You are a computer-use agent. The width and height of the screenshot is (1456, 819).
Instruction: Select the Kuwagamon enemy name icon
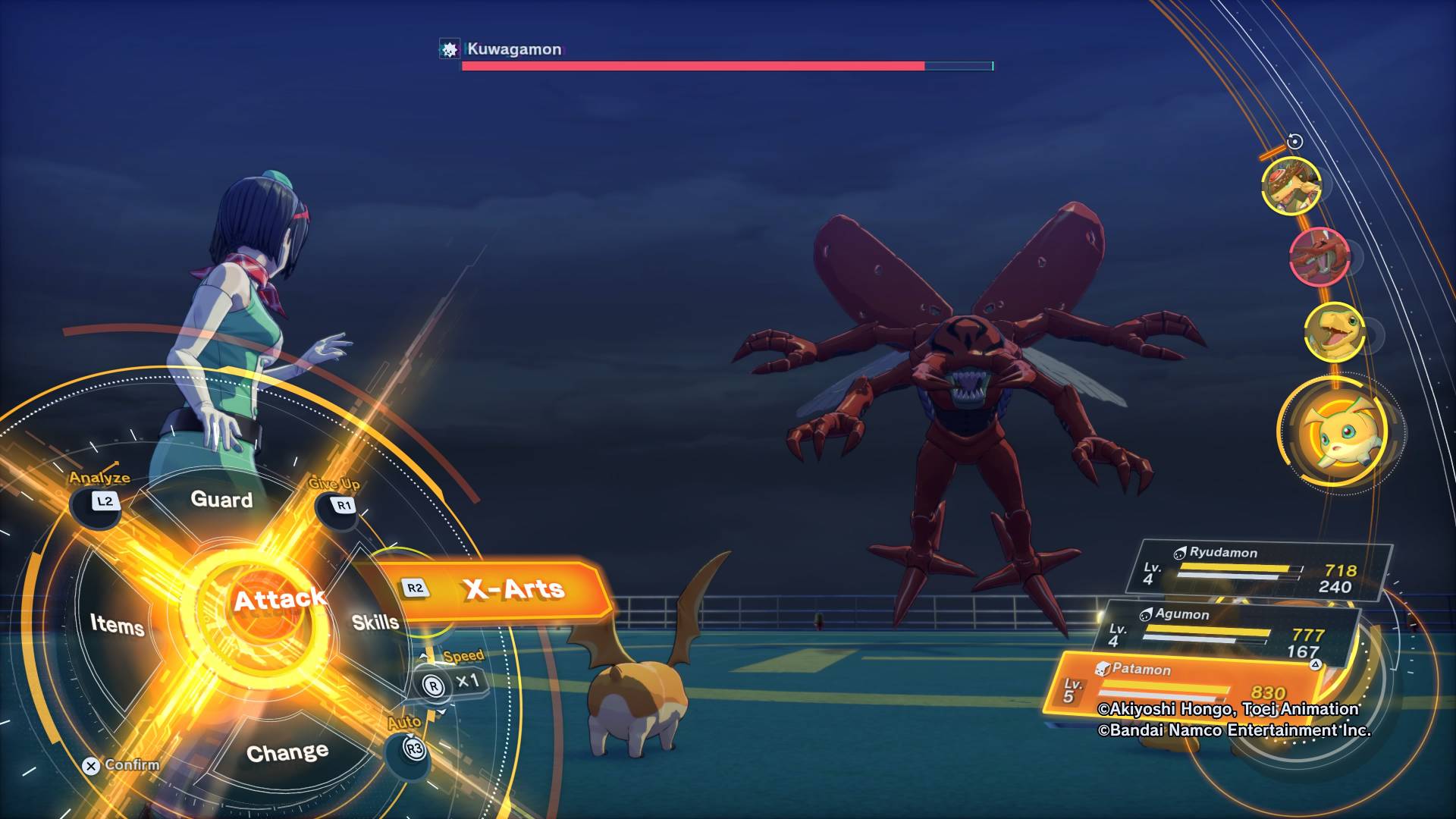click(x=449, y=50)
